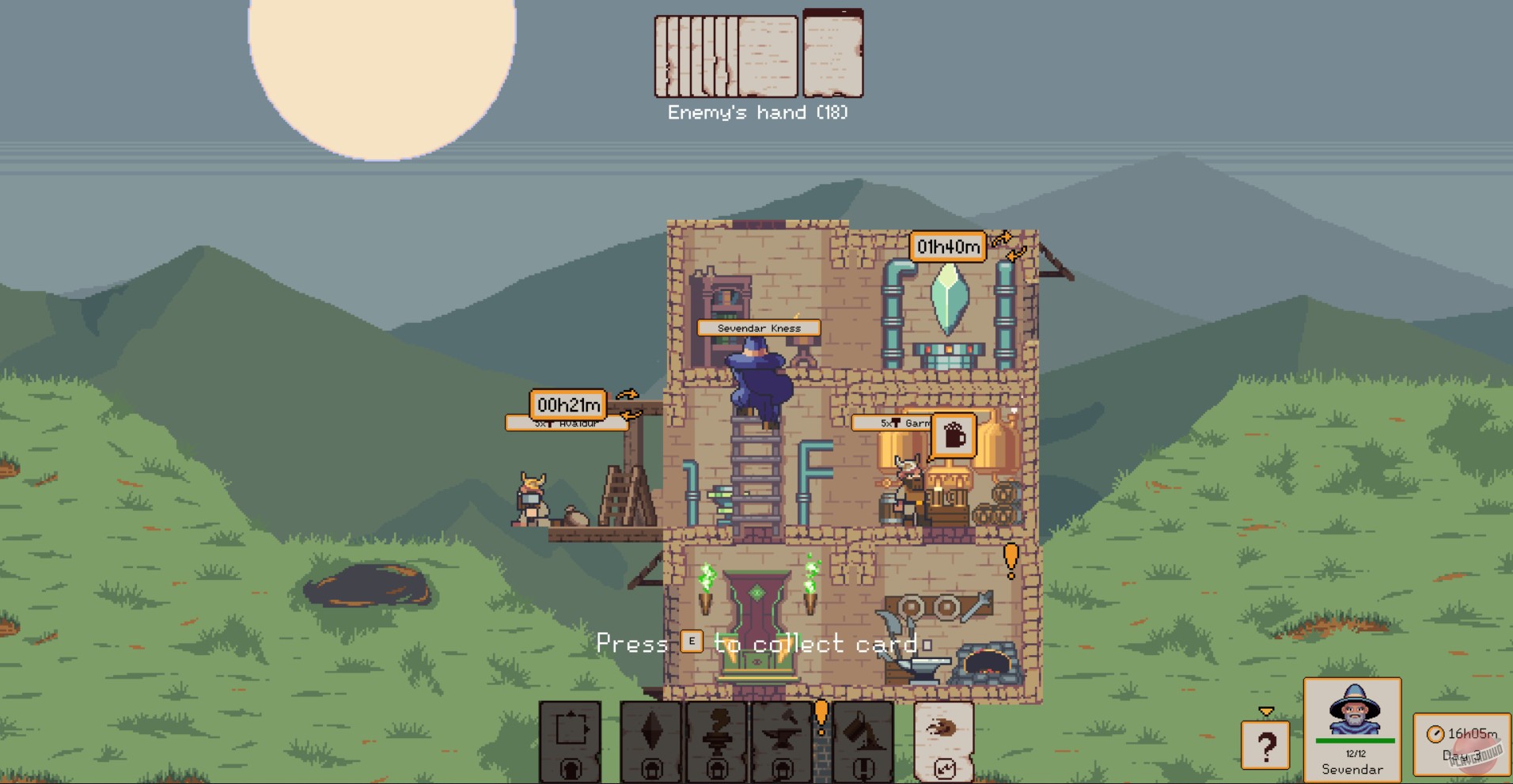Click the exclamation mark above the hand cards

(x=823, y=712)
